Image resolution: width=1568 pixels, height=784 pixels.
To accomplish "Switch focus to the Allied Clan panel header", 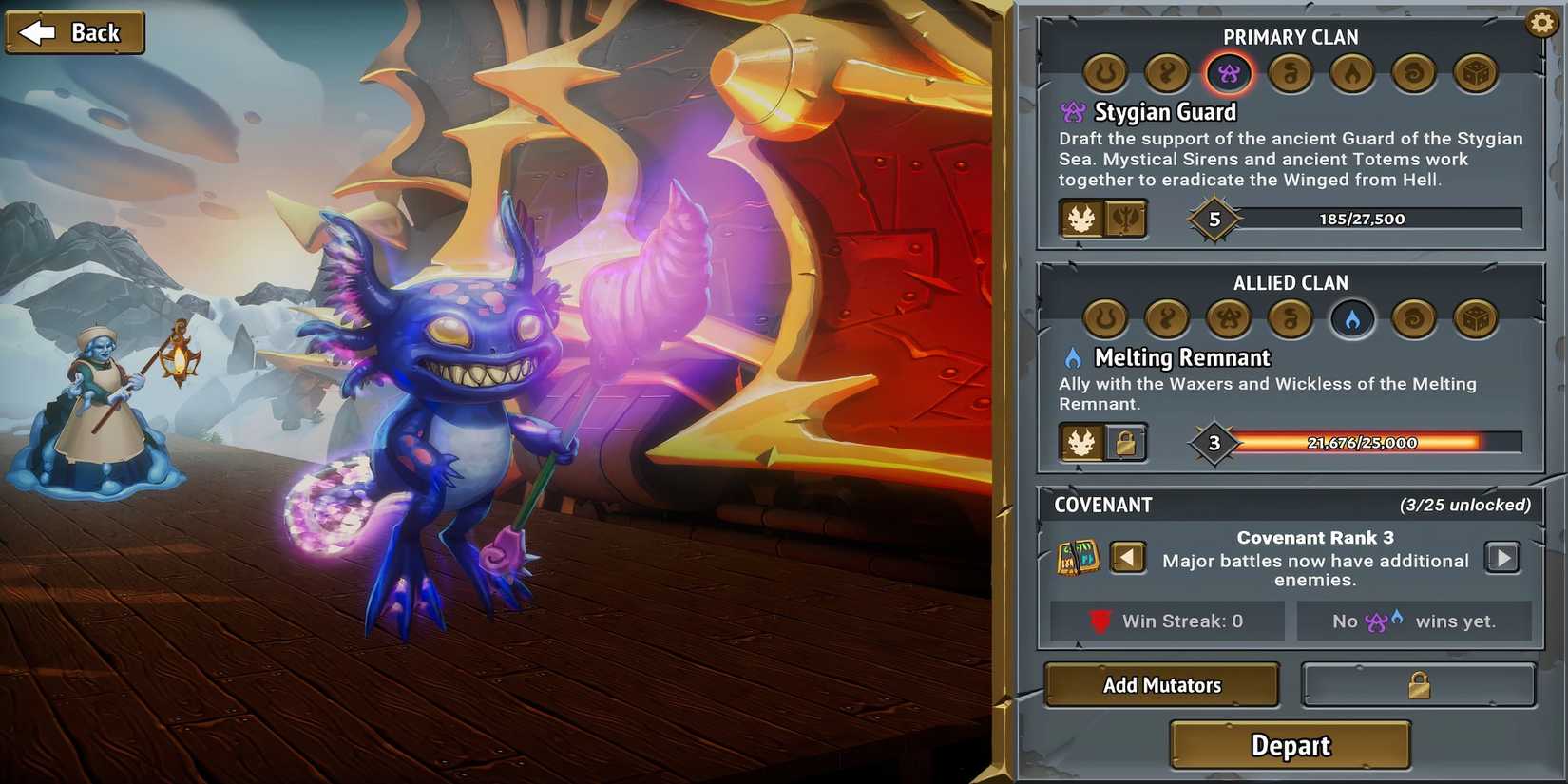I will pos(1291,282).
